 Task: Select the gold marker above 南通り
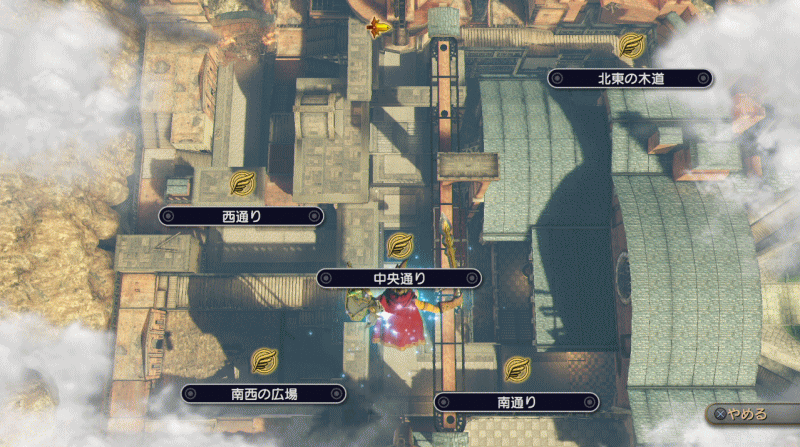pos(517,369)
